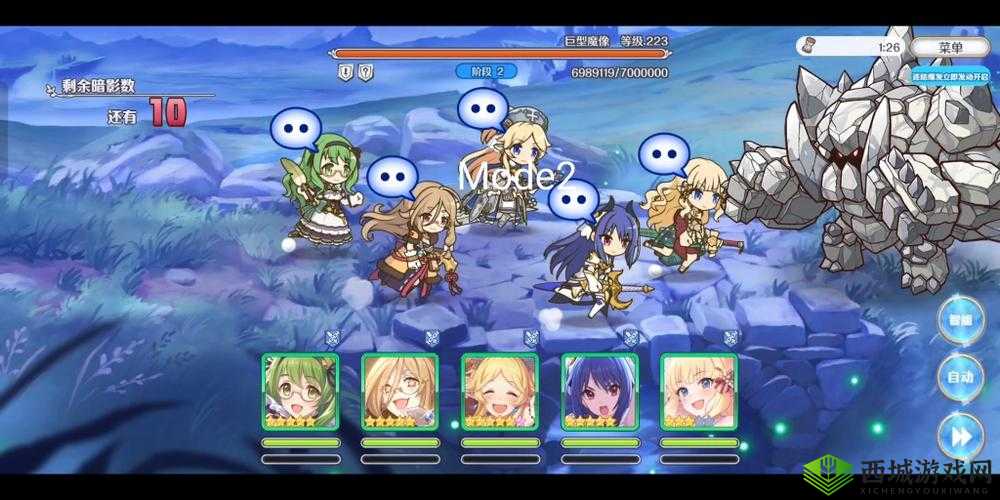Screen dimensions: 1000x500
Task: Trigger the dark-blue-haired red-eyed girl portrait
Action: [x=600, y=392]
